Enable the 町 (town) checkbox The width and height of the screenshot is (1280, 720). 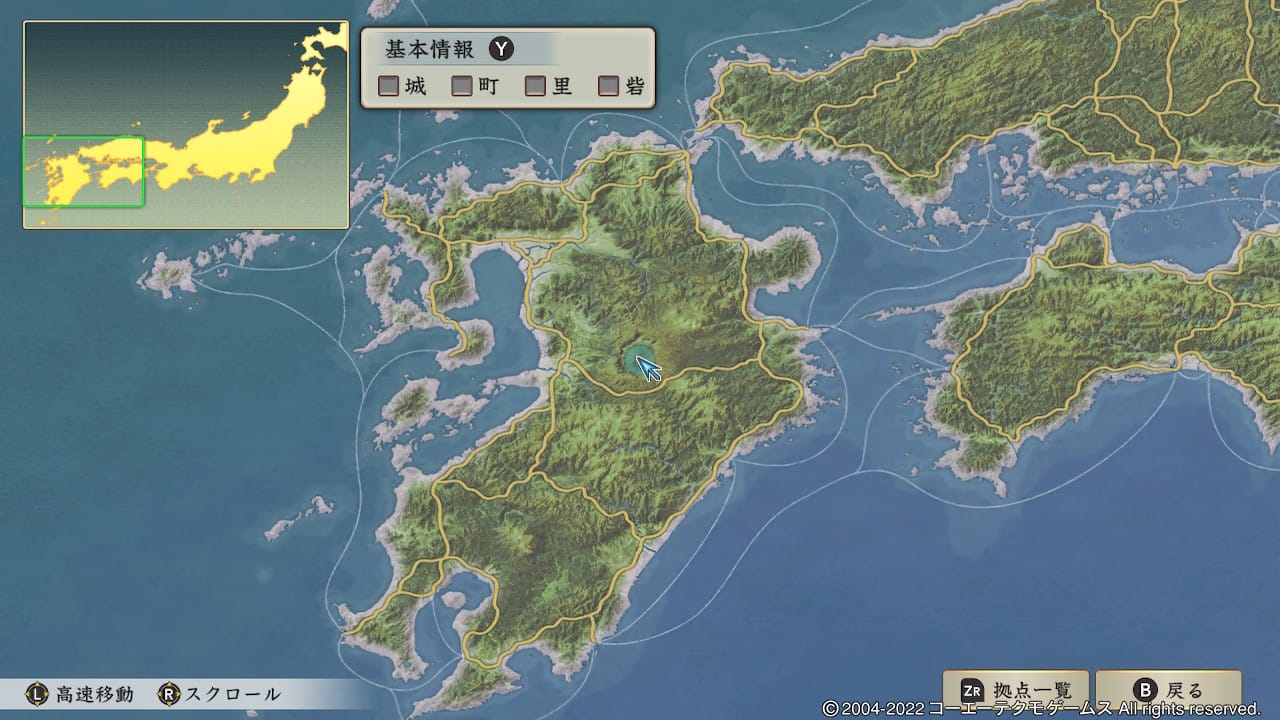461,86
